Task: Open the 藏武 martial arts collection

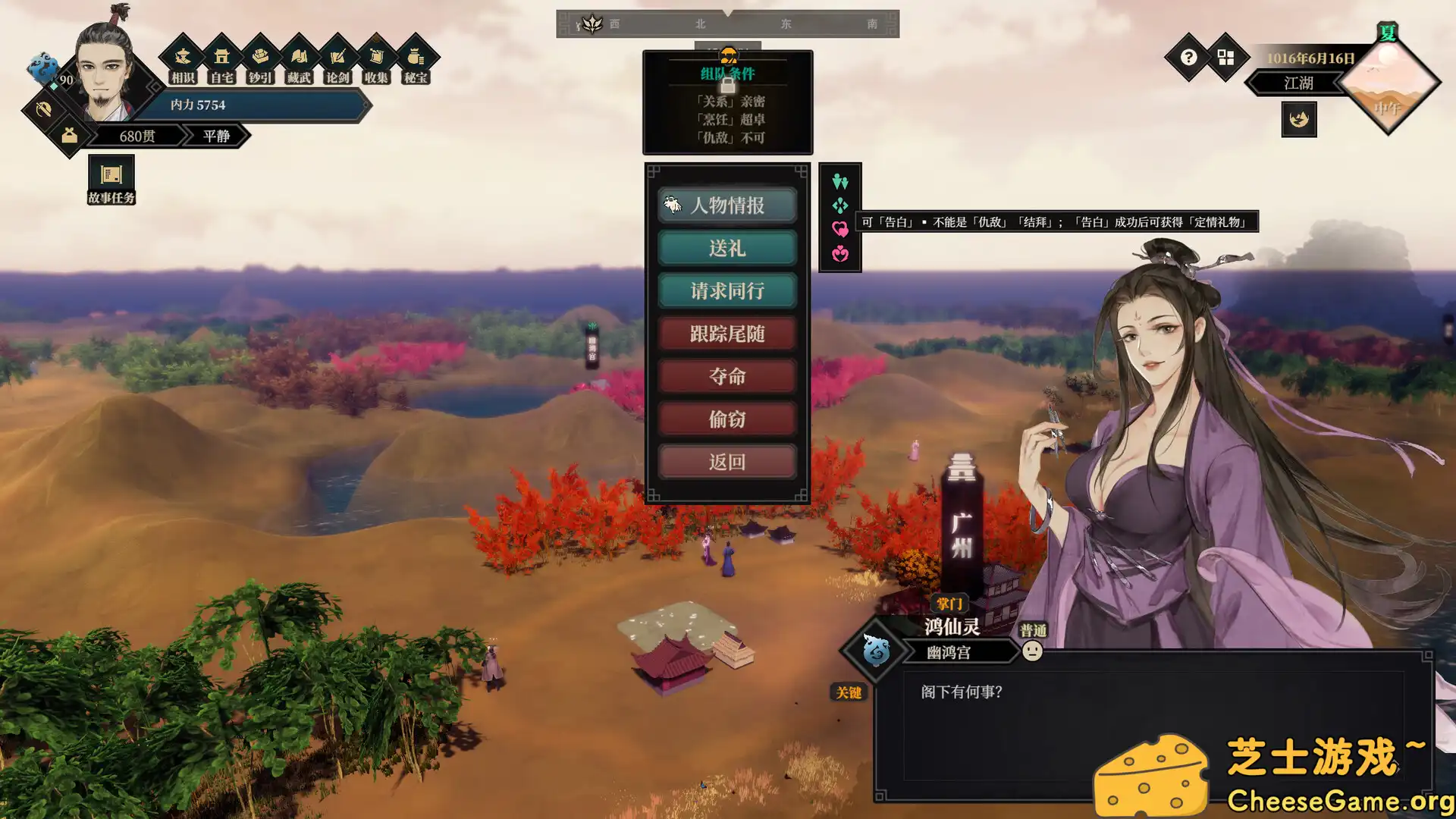Action: coord(299,61)
